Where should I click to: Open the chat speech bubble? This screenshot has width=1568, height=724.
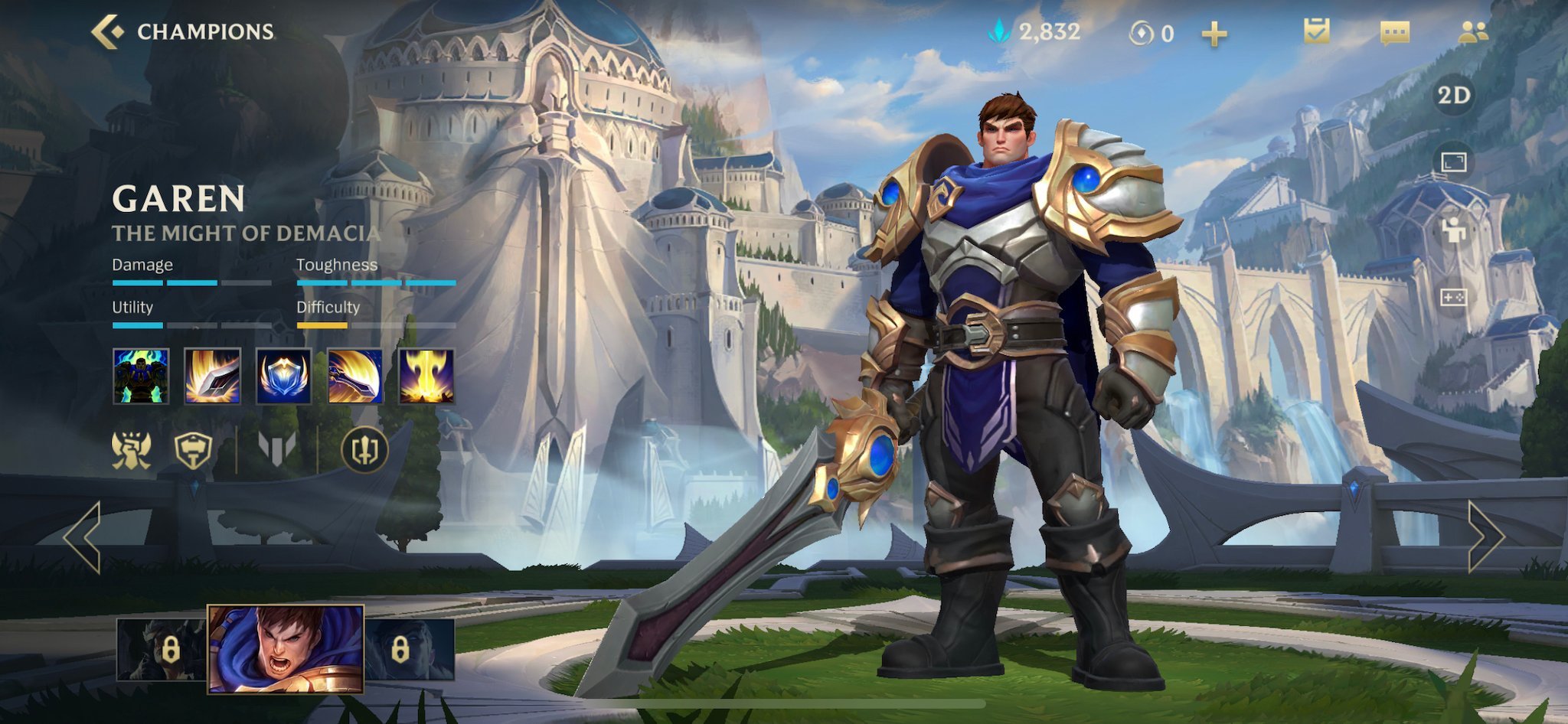click(1394, 32)
